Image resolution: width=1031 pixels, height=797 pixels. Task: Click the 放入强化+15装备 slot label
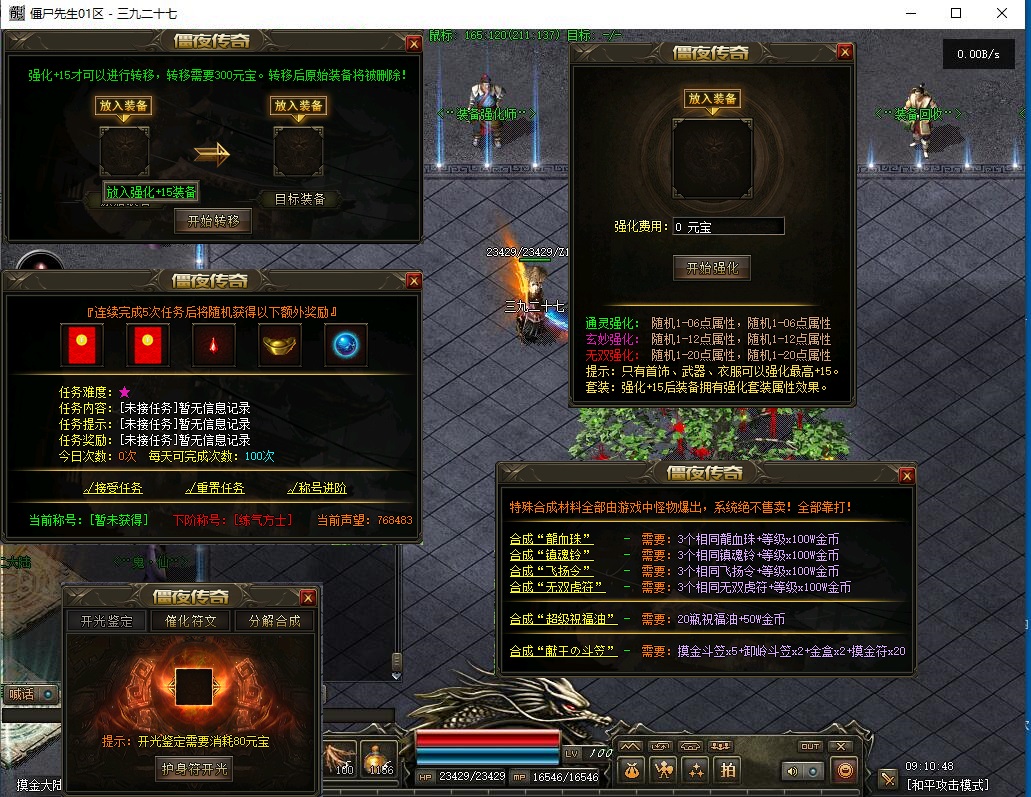pyautogui.click(x=152, y=192)
